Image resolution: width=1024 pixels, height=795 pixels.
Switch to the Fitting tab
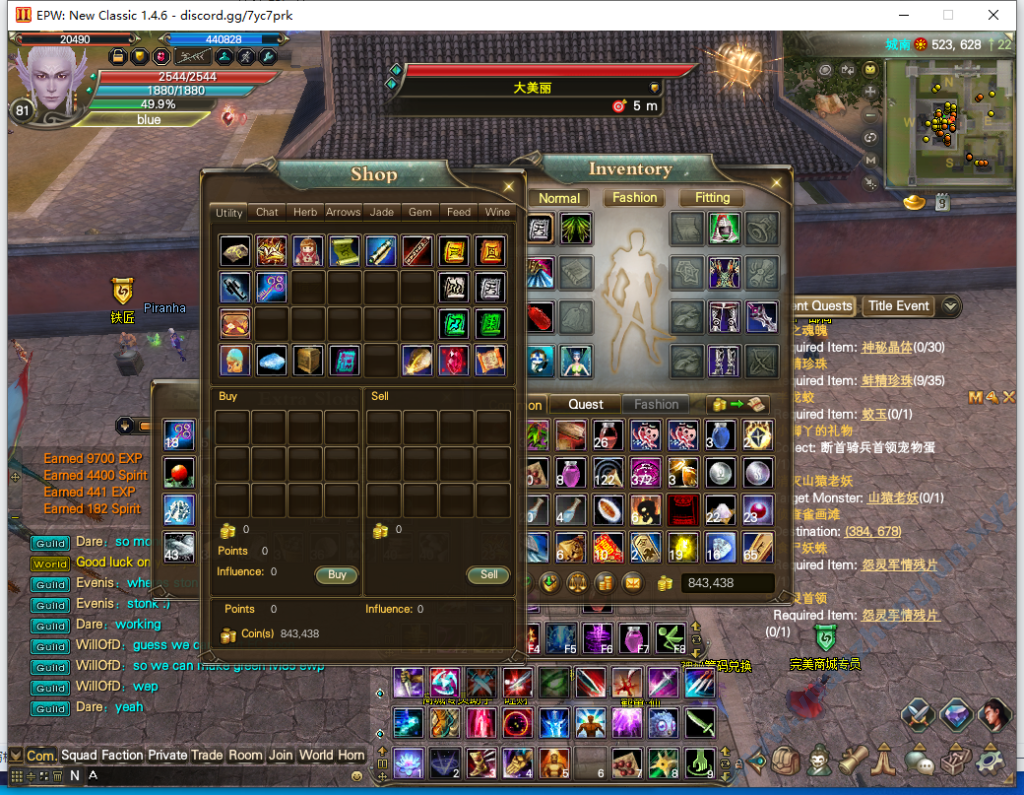pyautogui.click(x=712, y=198)
